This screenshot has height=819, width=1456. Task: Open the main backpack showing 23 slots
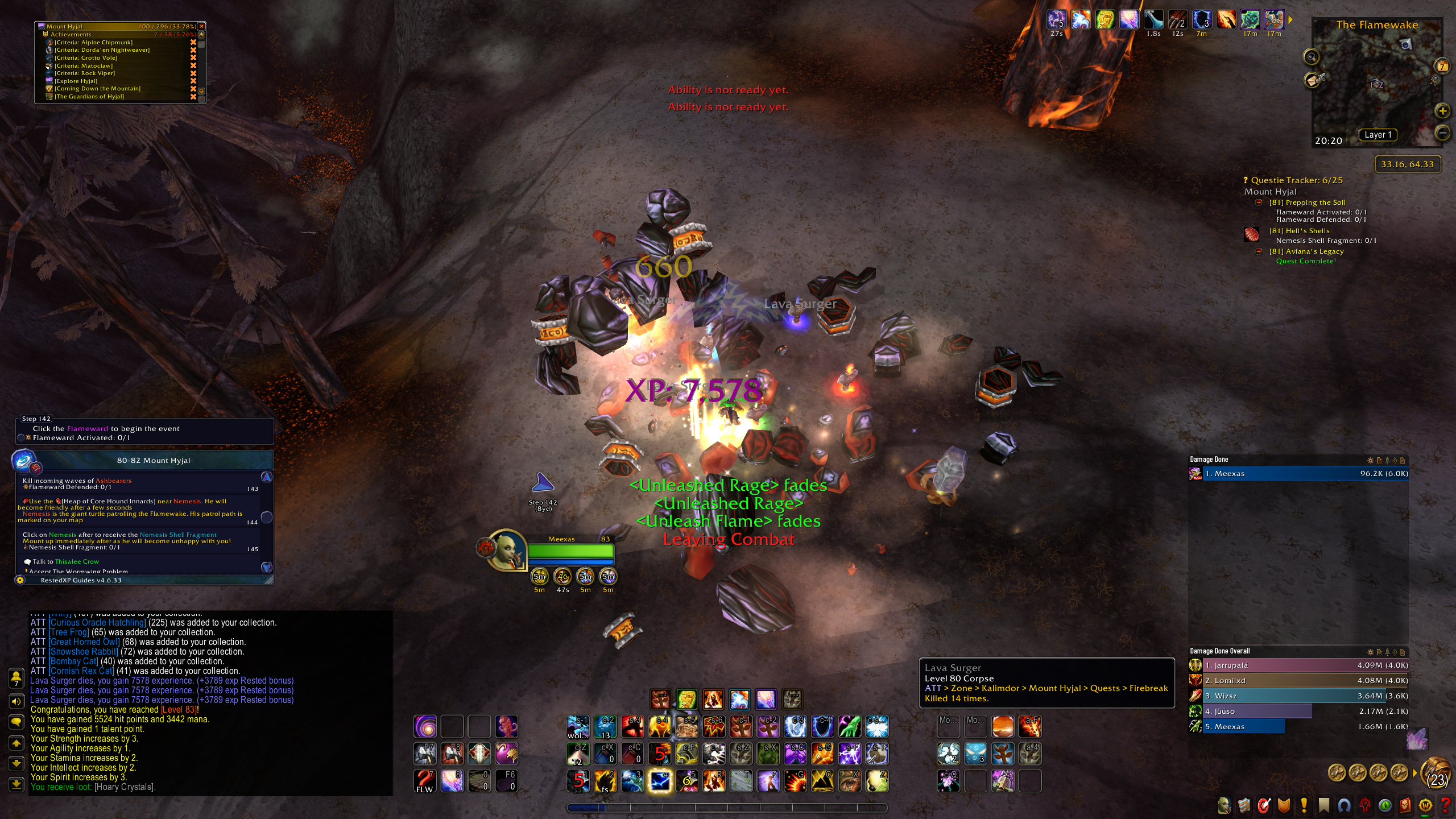(1437, 773)
